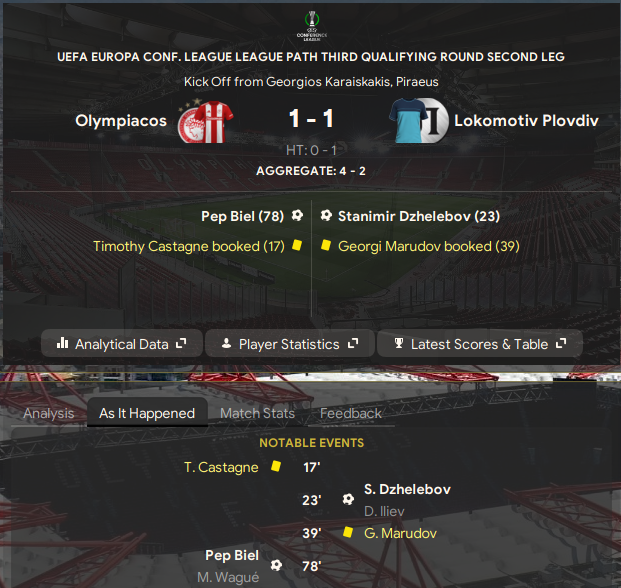This screenshot has width=621, height=588.
Task: Select Timothy Castagne booked (17) entry
Action: pos(189,245)
